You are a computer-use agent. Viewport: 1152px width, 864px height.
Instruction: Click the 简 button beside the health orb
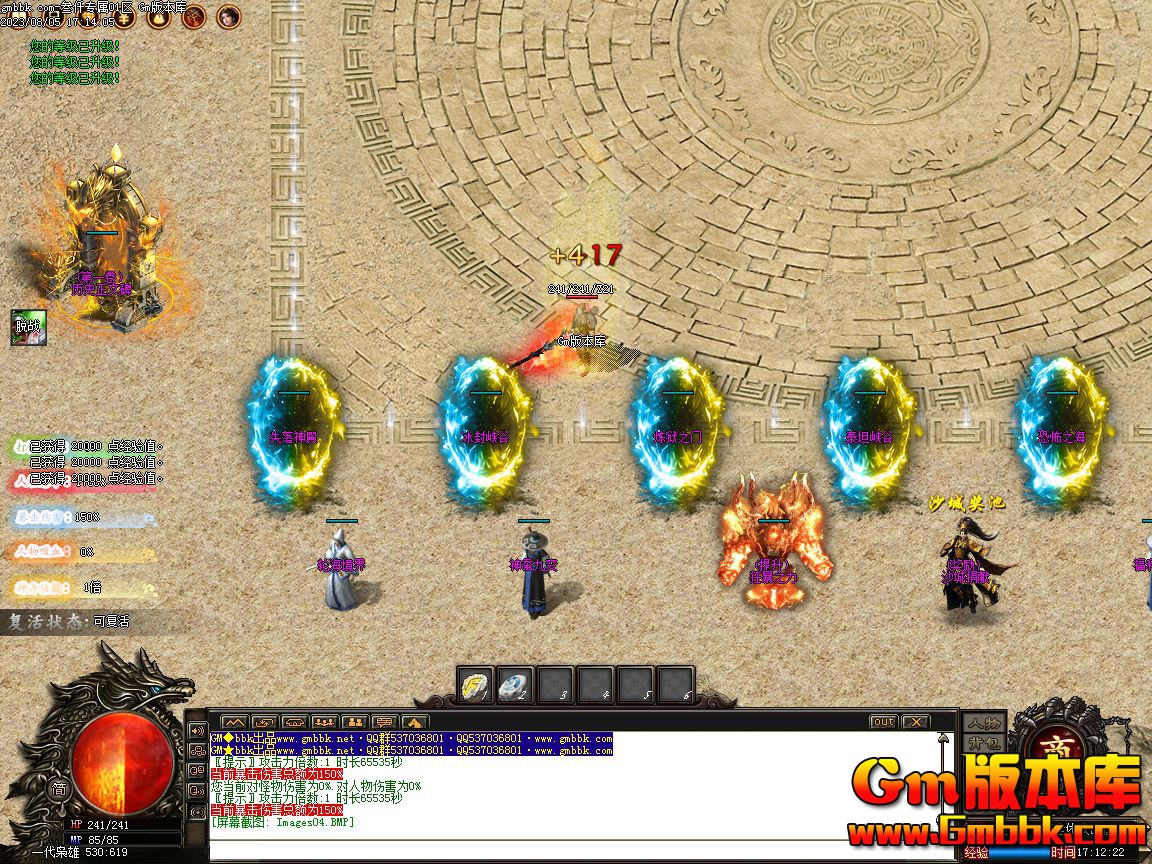(x=58, y=789)
